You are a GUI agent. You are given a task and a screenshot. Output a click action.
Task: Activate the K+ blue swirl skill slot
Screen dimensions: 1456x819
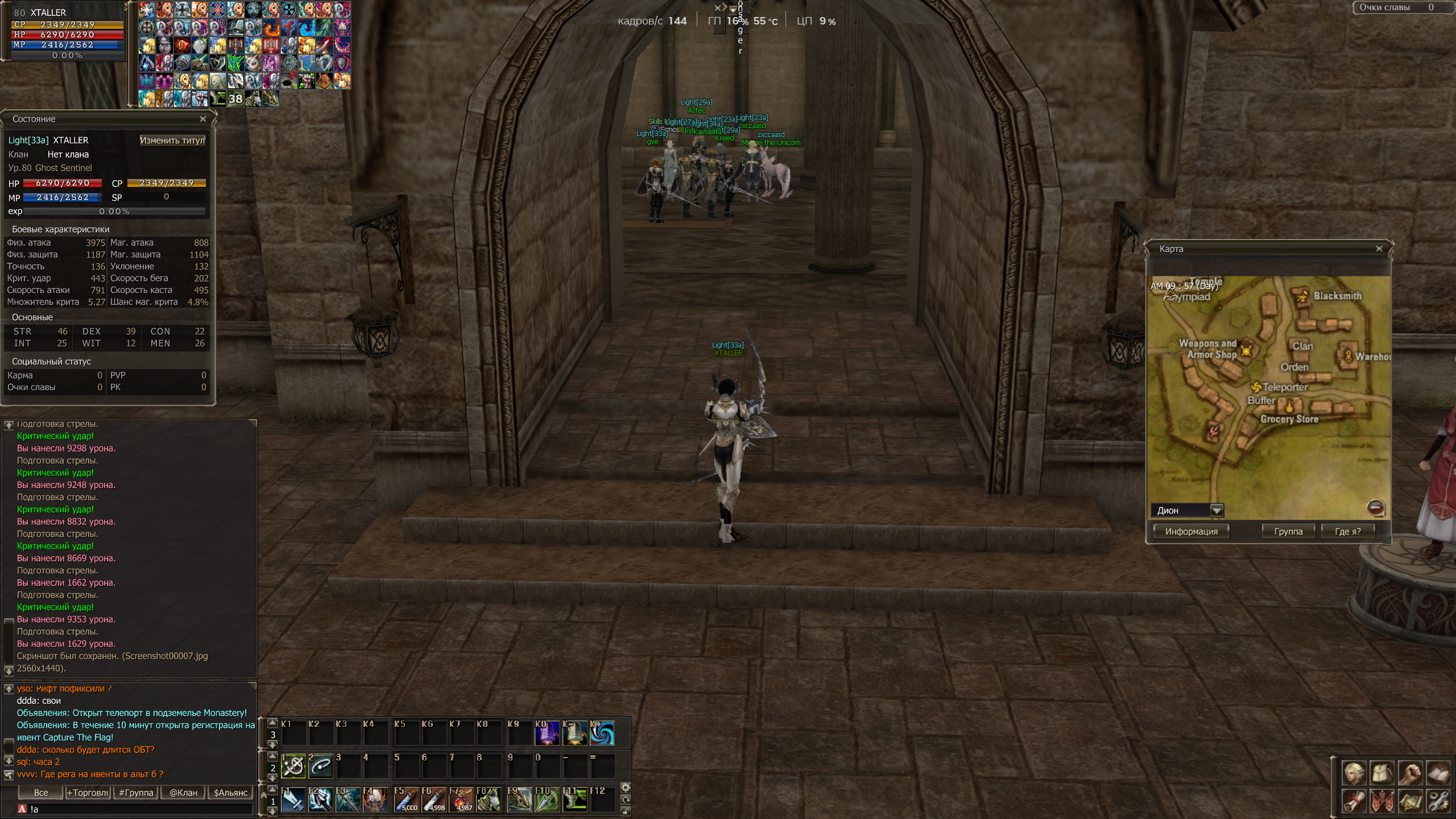[x=602, y=733]
